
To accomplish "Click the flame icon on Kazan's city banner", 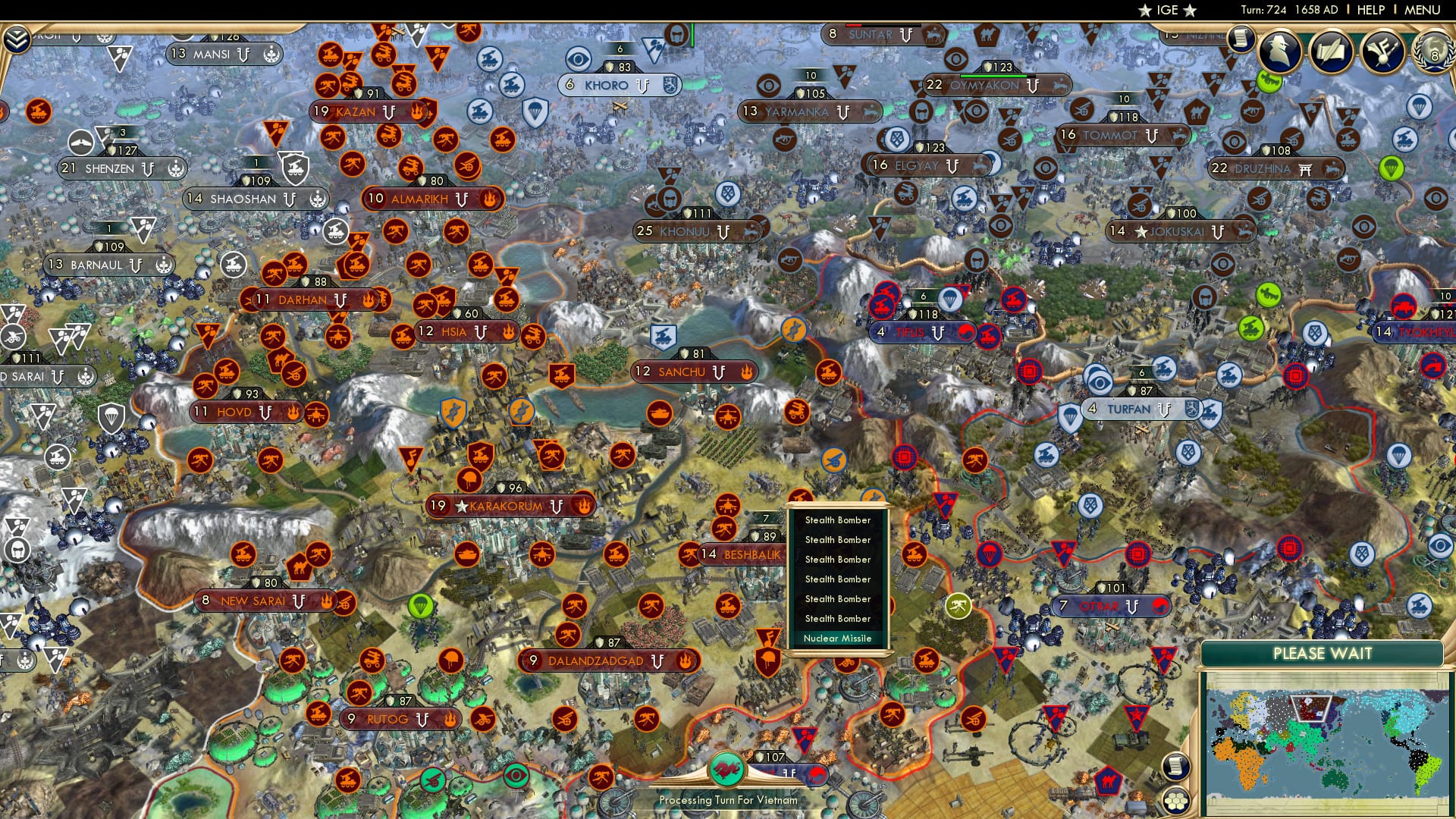I will (x=418, y=111).
